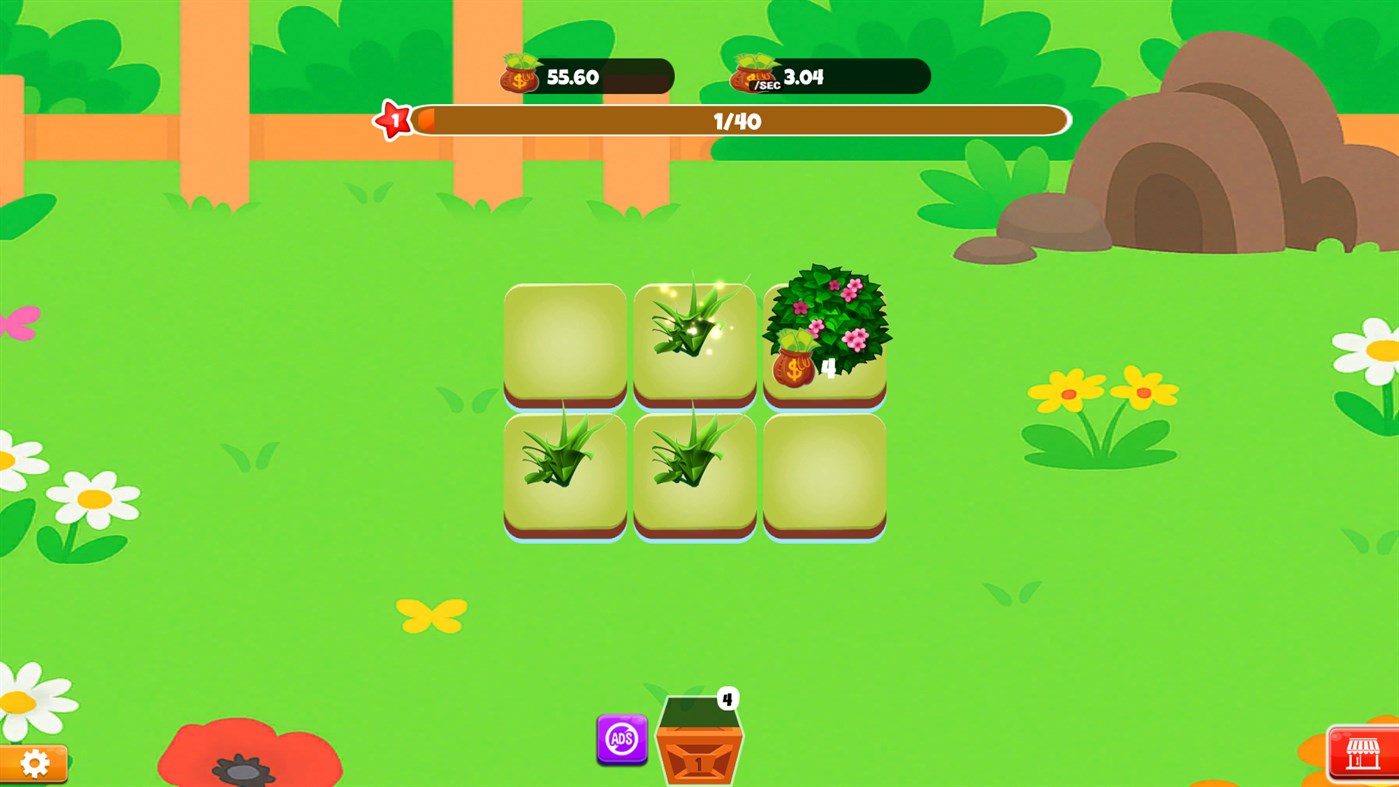Click the money bag icon showing 55.60
The image size is (1399, 787).
pyautogui.click(x=517, y=73)
